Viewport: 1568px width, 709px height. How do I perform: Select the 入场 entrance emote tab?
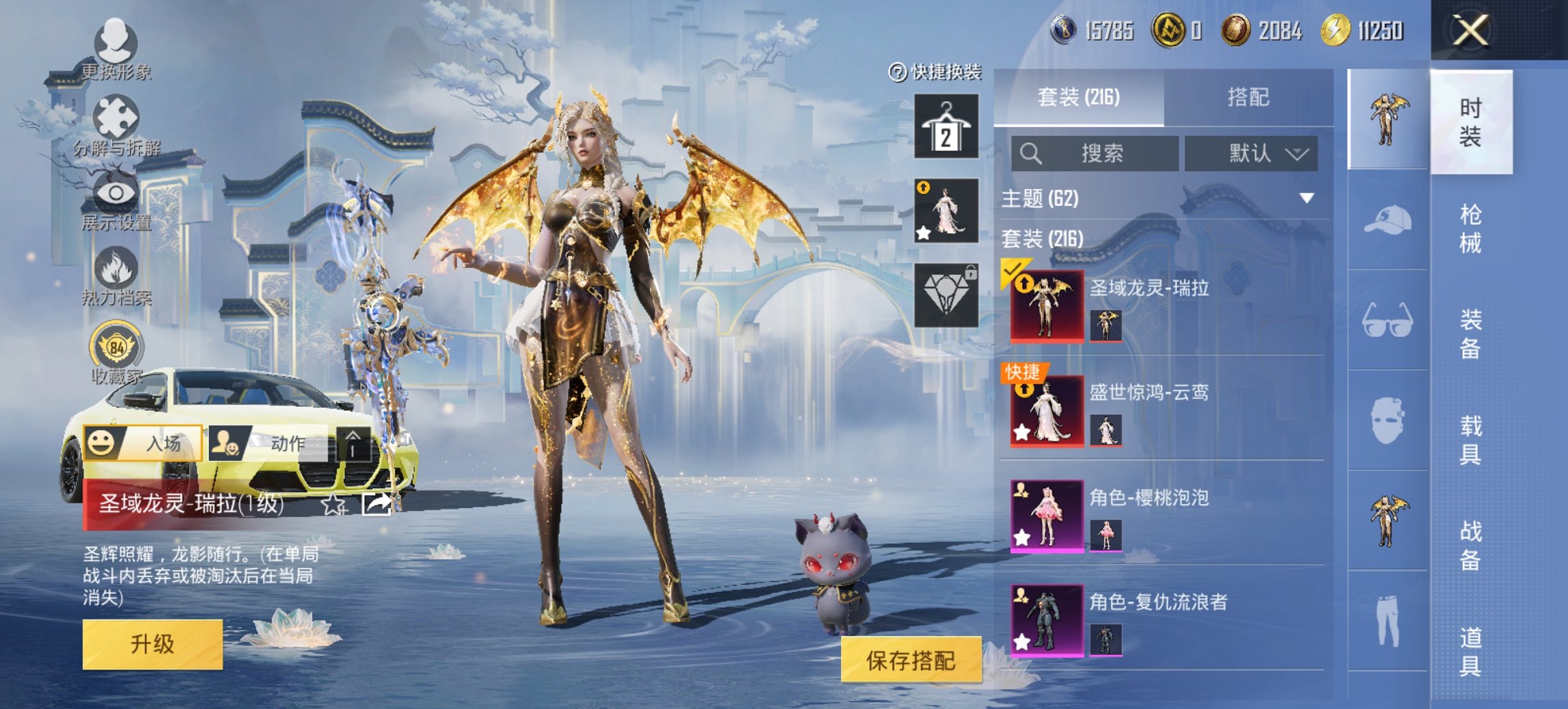143,443
